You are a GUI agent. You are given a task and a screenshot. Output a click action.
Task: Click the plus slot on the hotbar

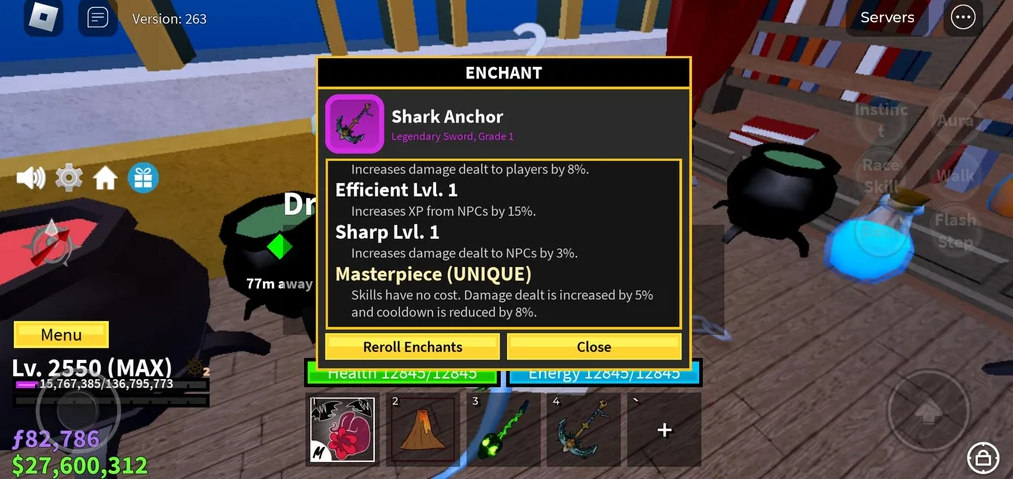click(663, 429)
